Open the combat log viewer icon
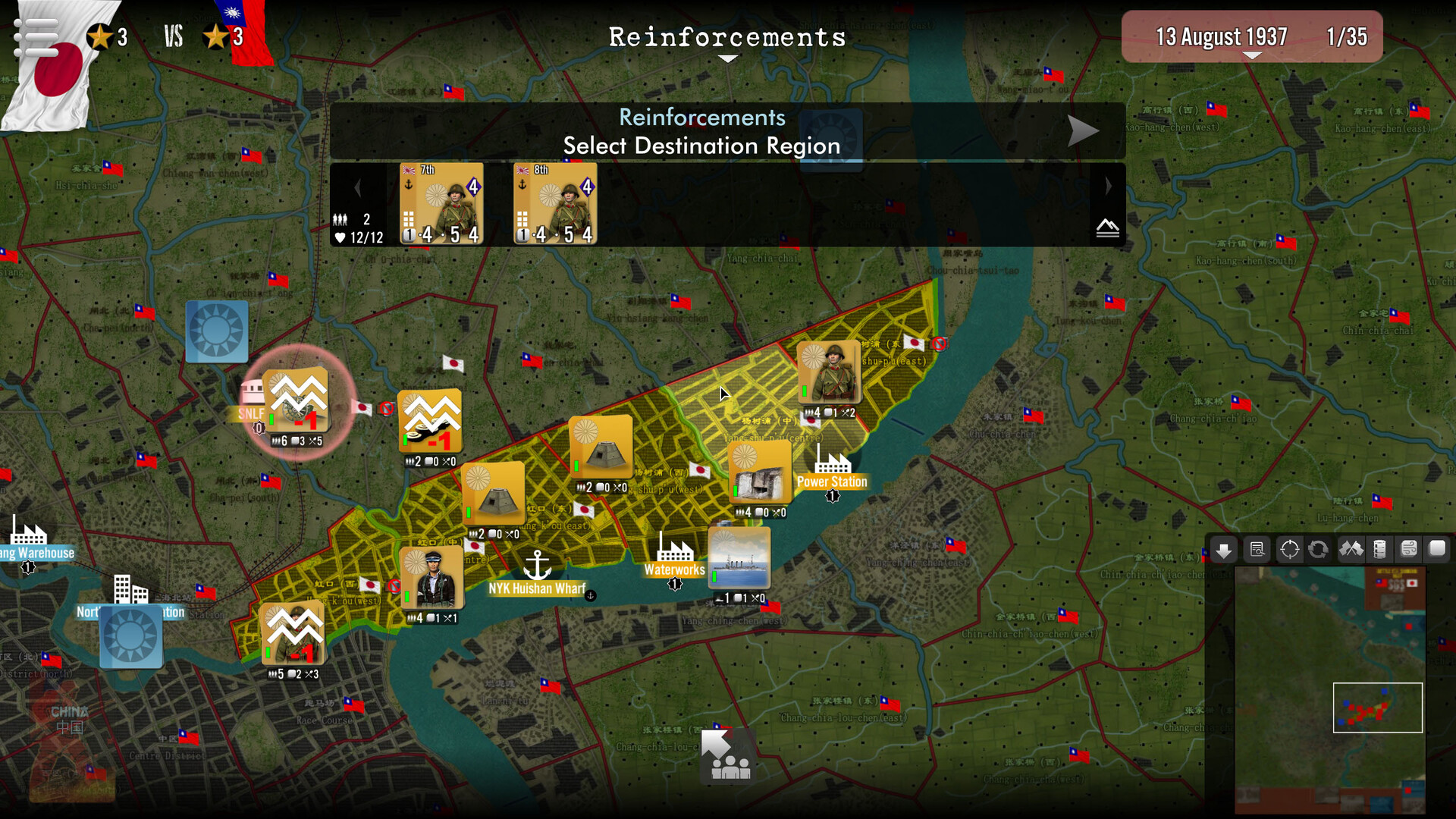Viewport: 1456px width, 819px height. 1257,548
